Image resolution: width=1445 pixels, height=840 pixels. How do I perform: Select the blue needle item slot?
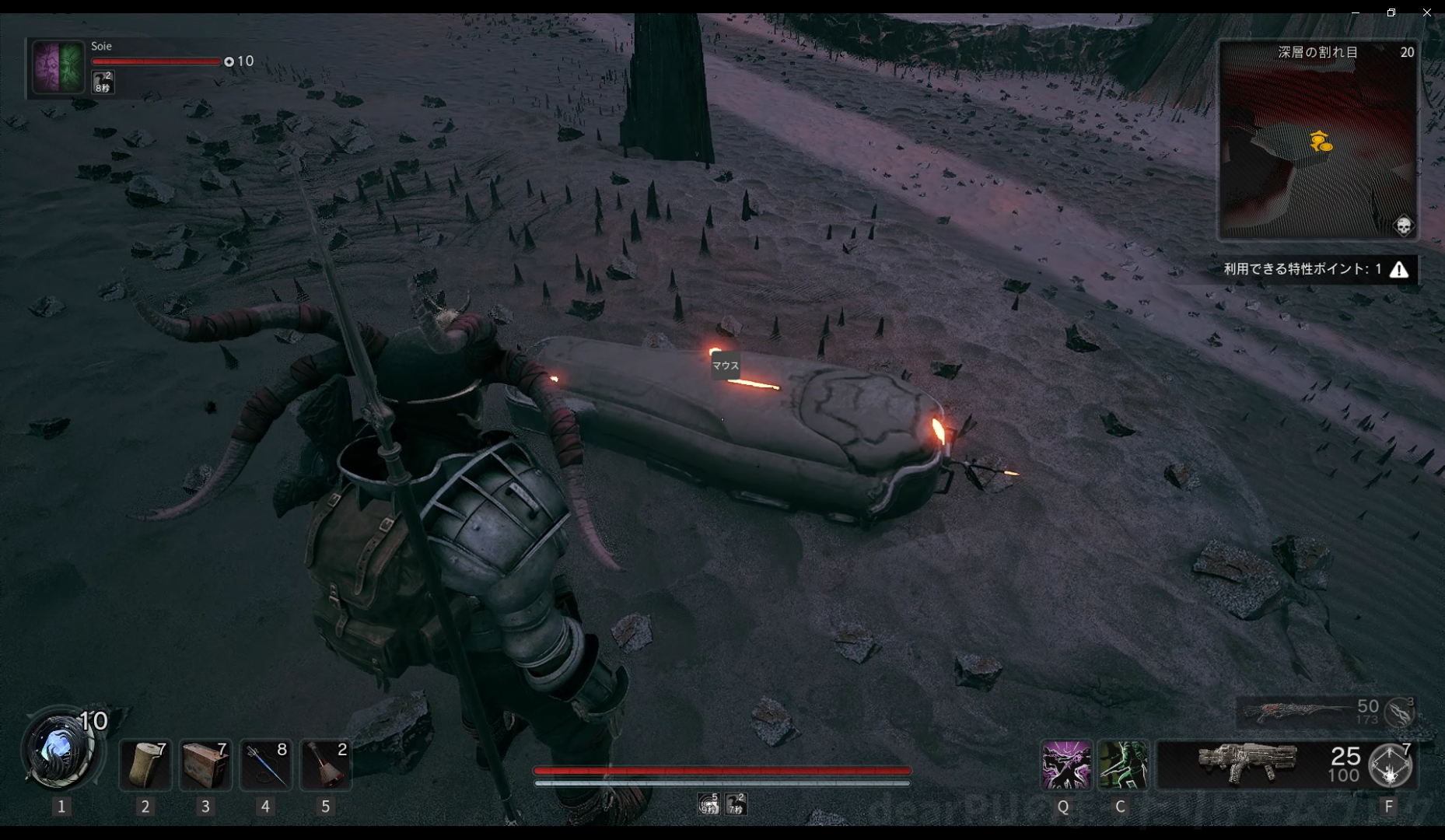tap(265, 765)
